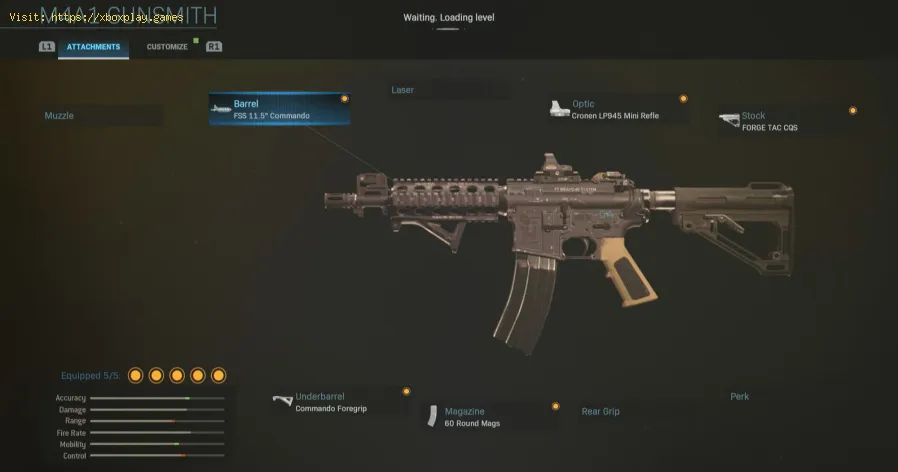This screenshot has width=898, height=472.
Task: Select the empty Muzzle attachment slot
Action: (x=100, y=116)
